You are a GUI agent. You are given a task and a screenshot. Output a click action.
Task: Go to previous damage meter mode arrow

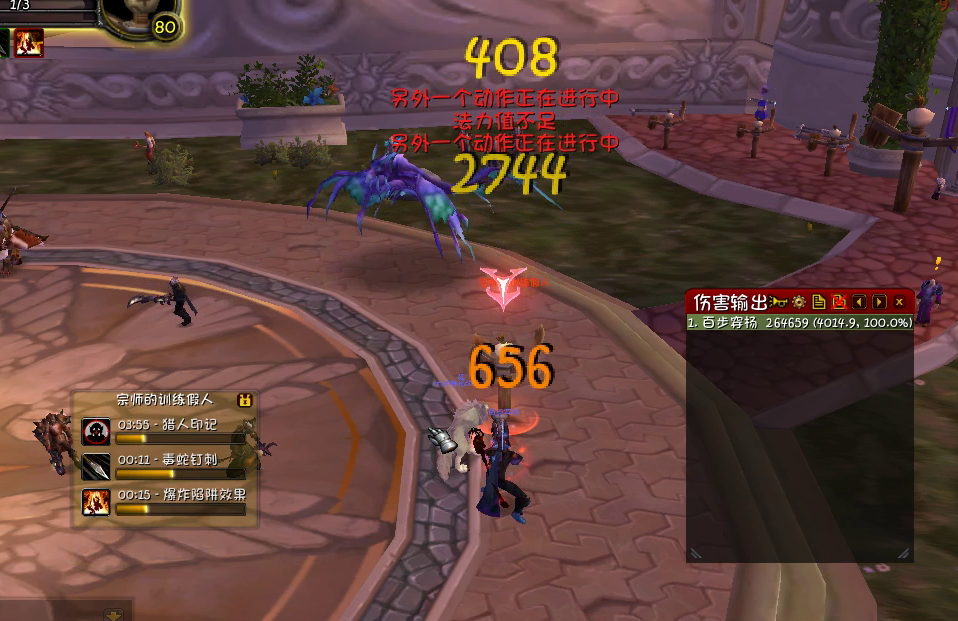pyautogui.click(x=859, y=302)
